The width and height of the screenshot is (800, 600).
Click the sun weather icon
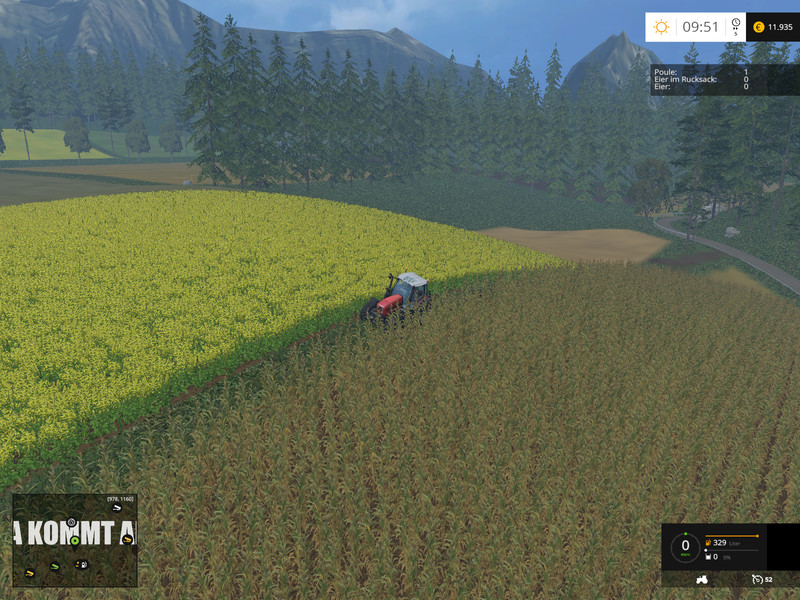tap(661, 27)
